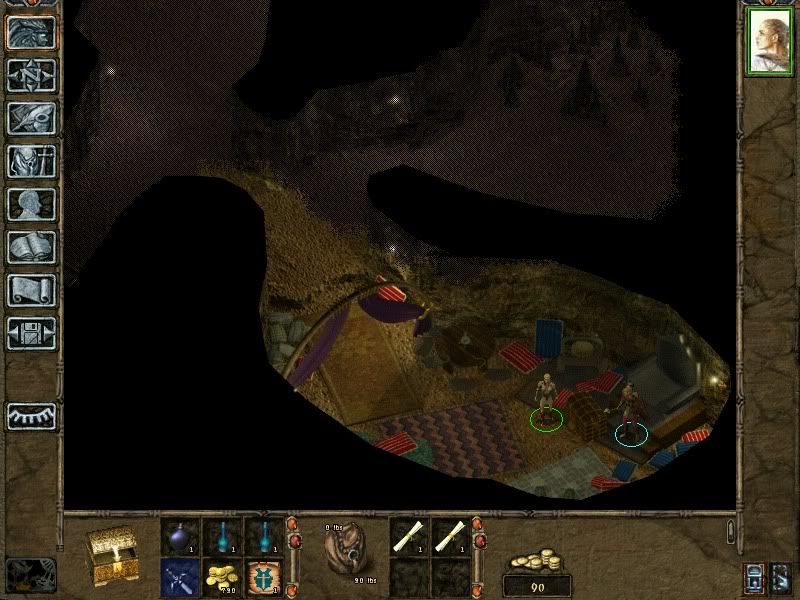Open the scroll button in the sidebar

31,290
